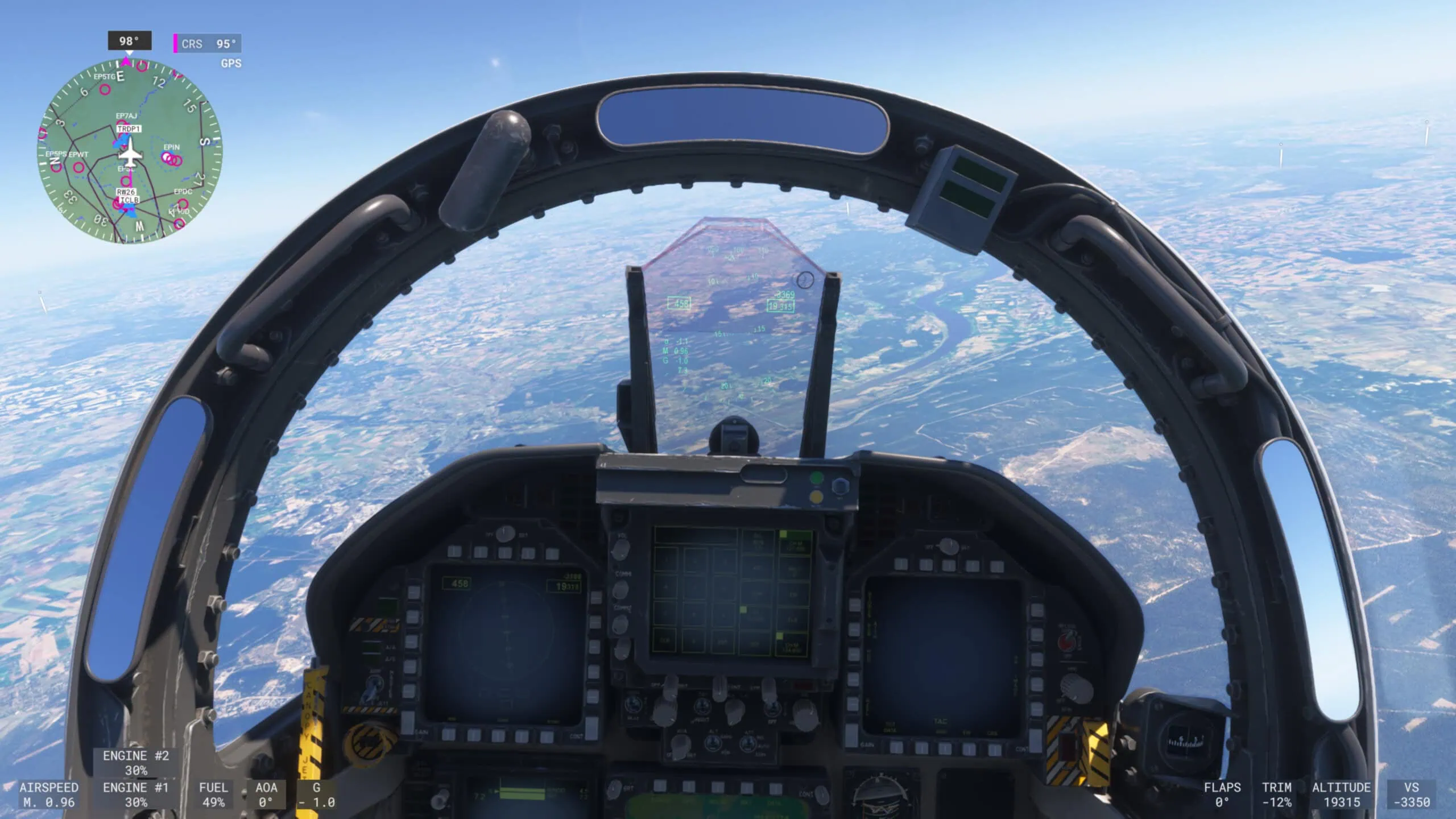The image size is (1456, 819).
Task: Click the CLR key on the UFC keypad
Action: point(664,640)
